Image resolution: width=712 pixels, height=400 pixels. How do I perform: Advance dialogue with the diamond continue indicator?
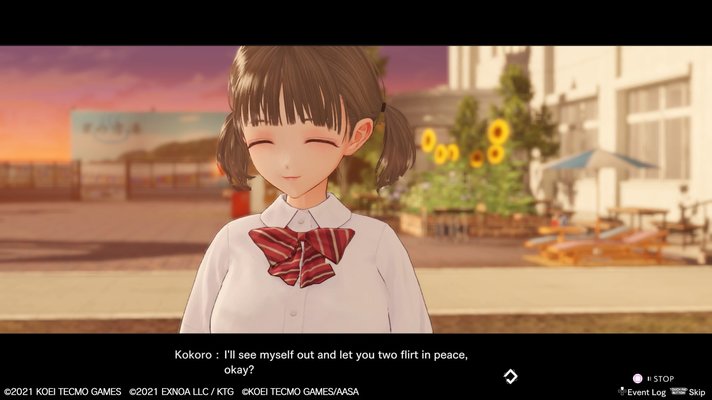pos(510,376)
